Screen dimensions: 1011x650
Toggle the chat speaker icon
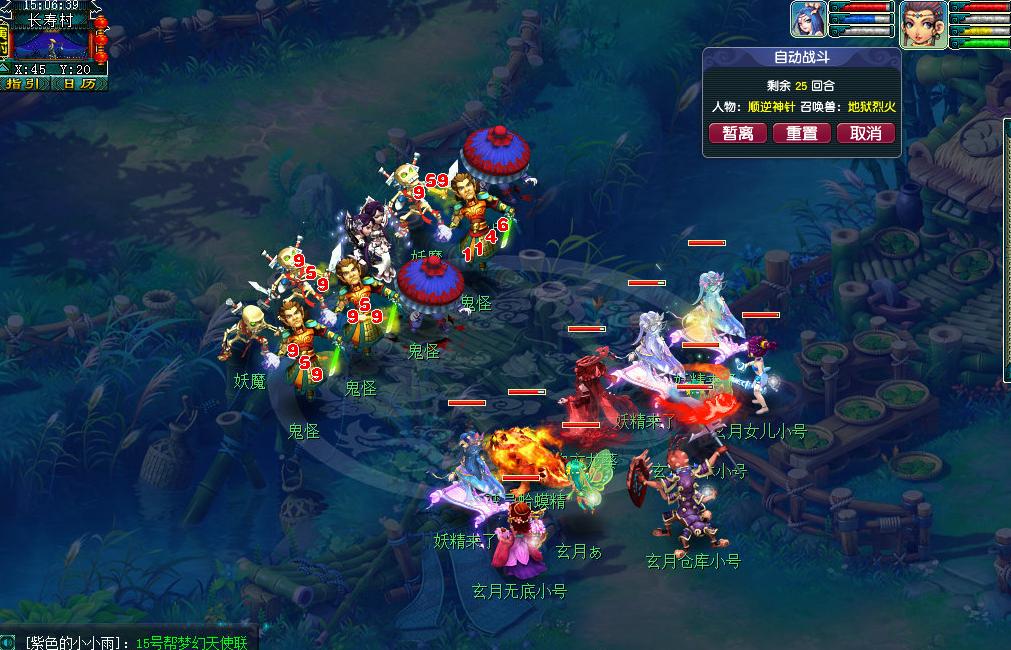(x=8, y=642)
